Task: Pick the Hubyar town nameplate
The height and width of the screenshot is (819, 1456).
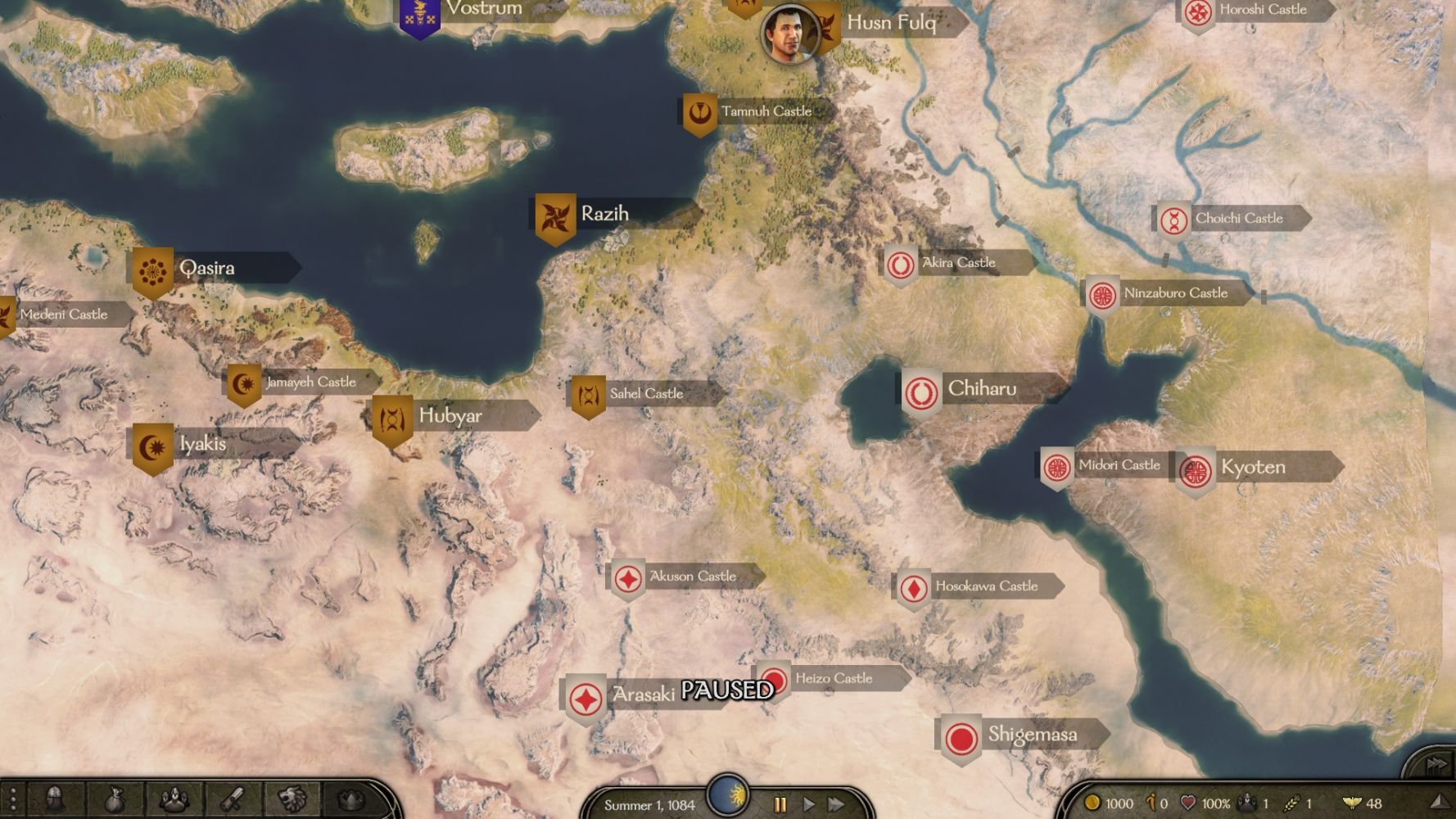Action: pos(450,416)
